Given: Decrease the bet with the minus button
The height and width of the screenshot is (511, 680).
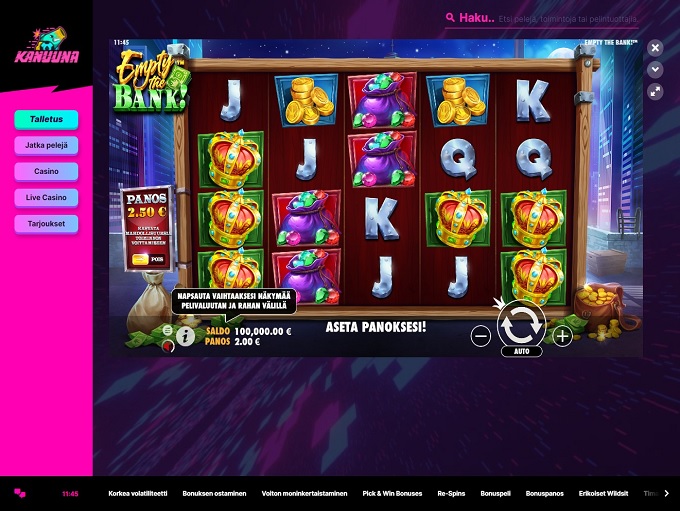Looking at the screenshot, I should coord(481,337).
